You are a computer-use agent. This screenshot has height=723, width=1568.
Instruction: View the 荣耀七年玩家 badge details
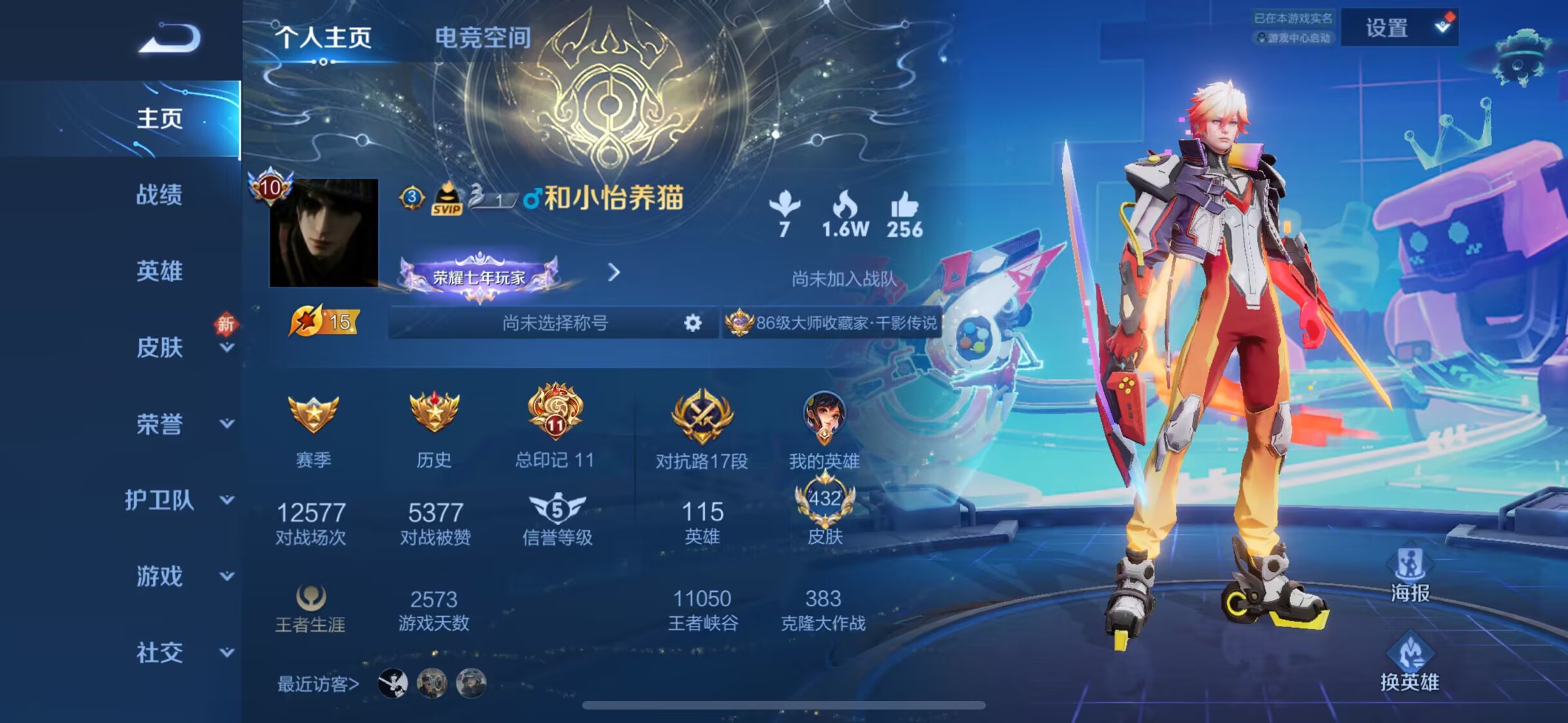coord(479,277)
